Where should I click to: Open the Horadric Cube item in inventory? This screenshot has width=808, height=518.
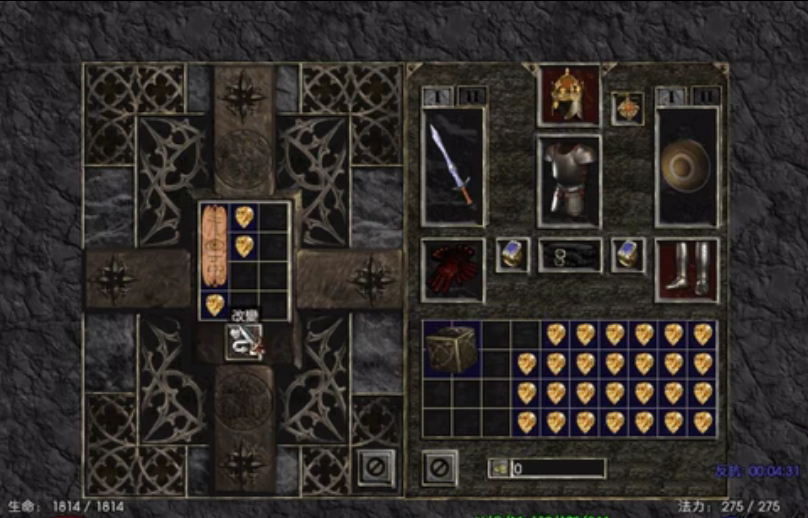[x=451, y=349]
